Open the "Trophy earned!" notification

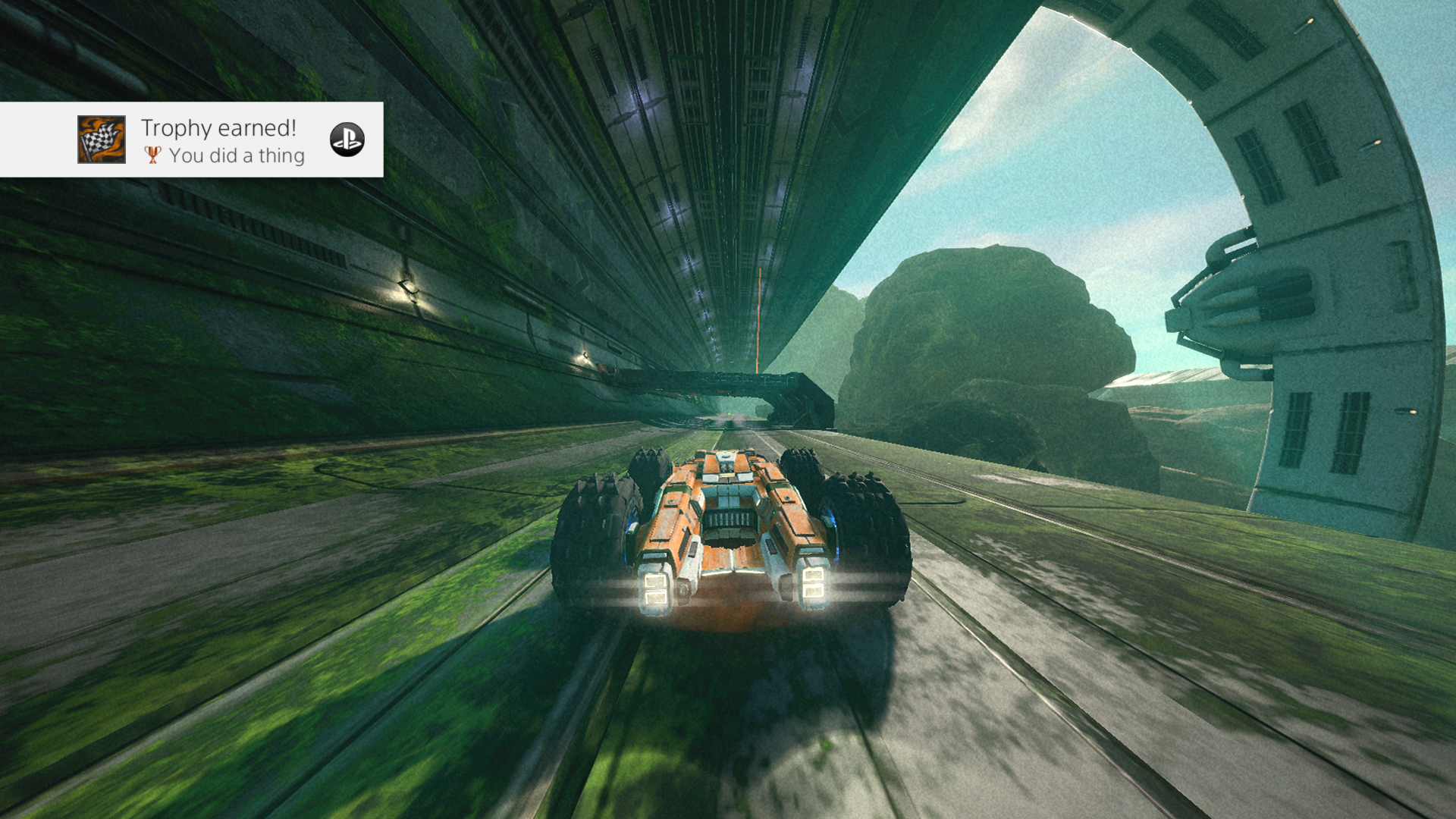click(x=218, y=129)
